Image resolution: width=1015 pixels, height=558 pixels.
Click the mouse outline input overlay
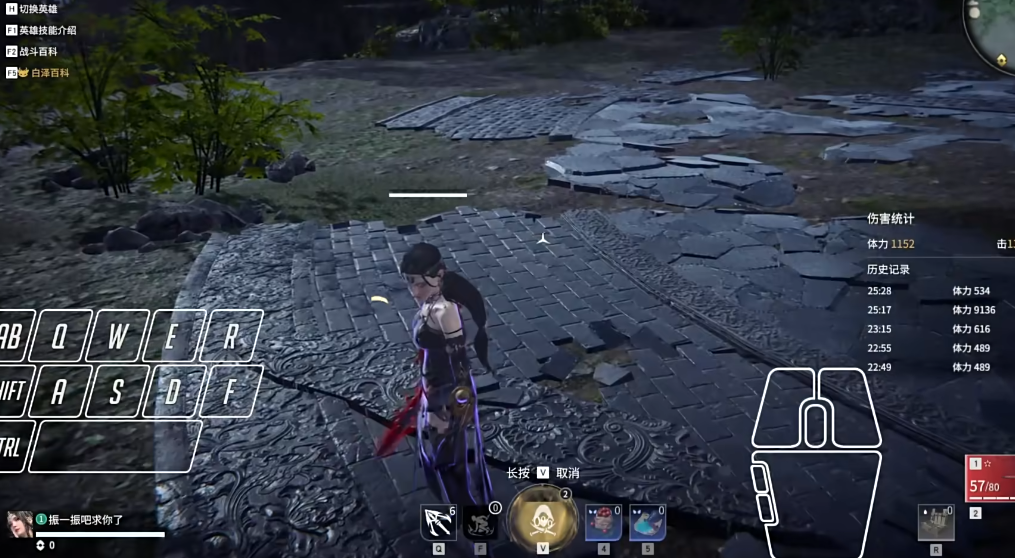point(815,460)
